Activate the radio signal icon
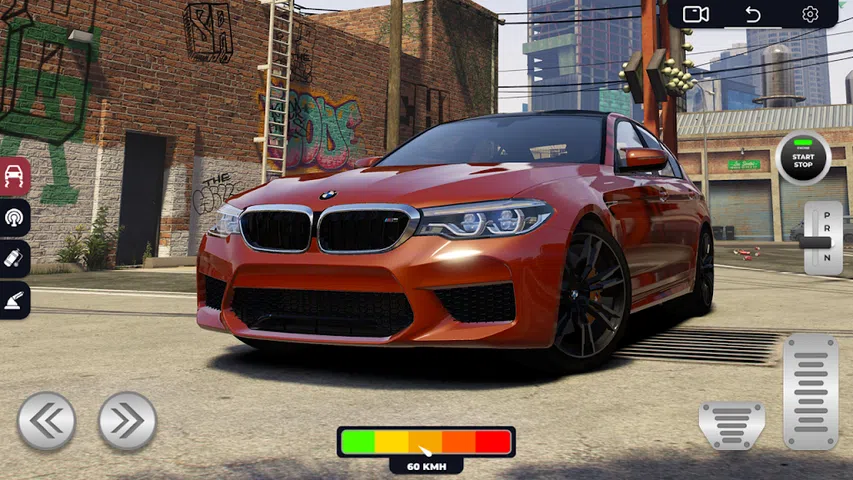Screen dimensions: 853x480 [15, 218]
